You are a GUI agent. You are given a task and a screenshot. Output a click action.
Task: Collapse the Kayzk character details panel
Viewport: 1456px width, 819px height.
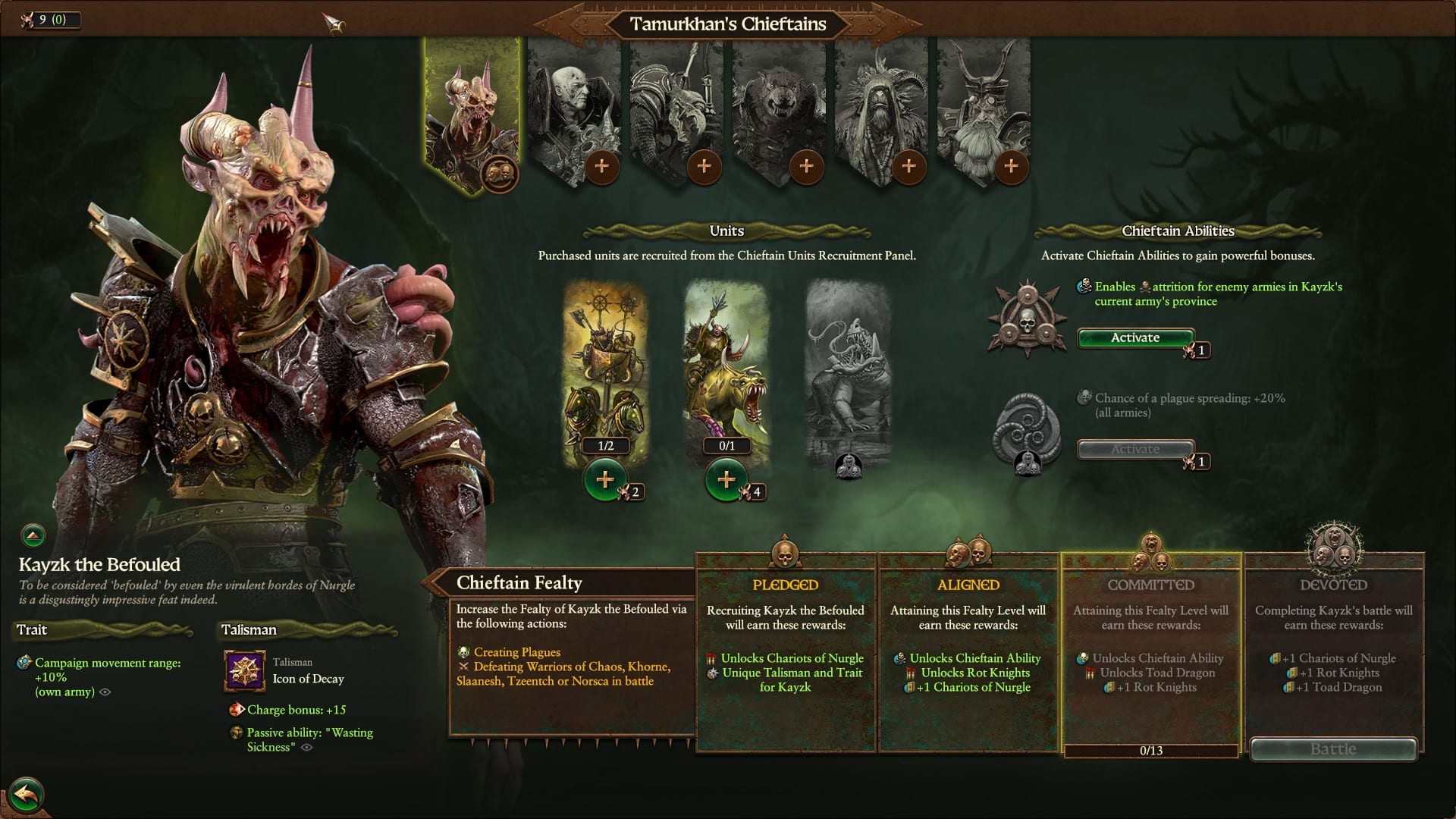tap(33, 536)
